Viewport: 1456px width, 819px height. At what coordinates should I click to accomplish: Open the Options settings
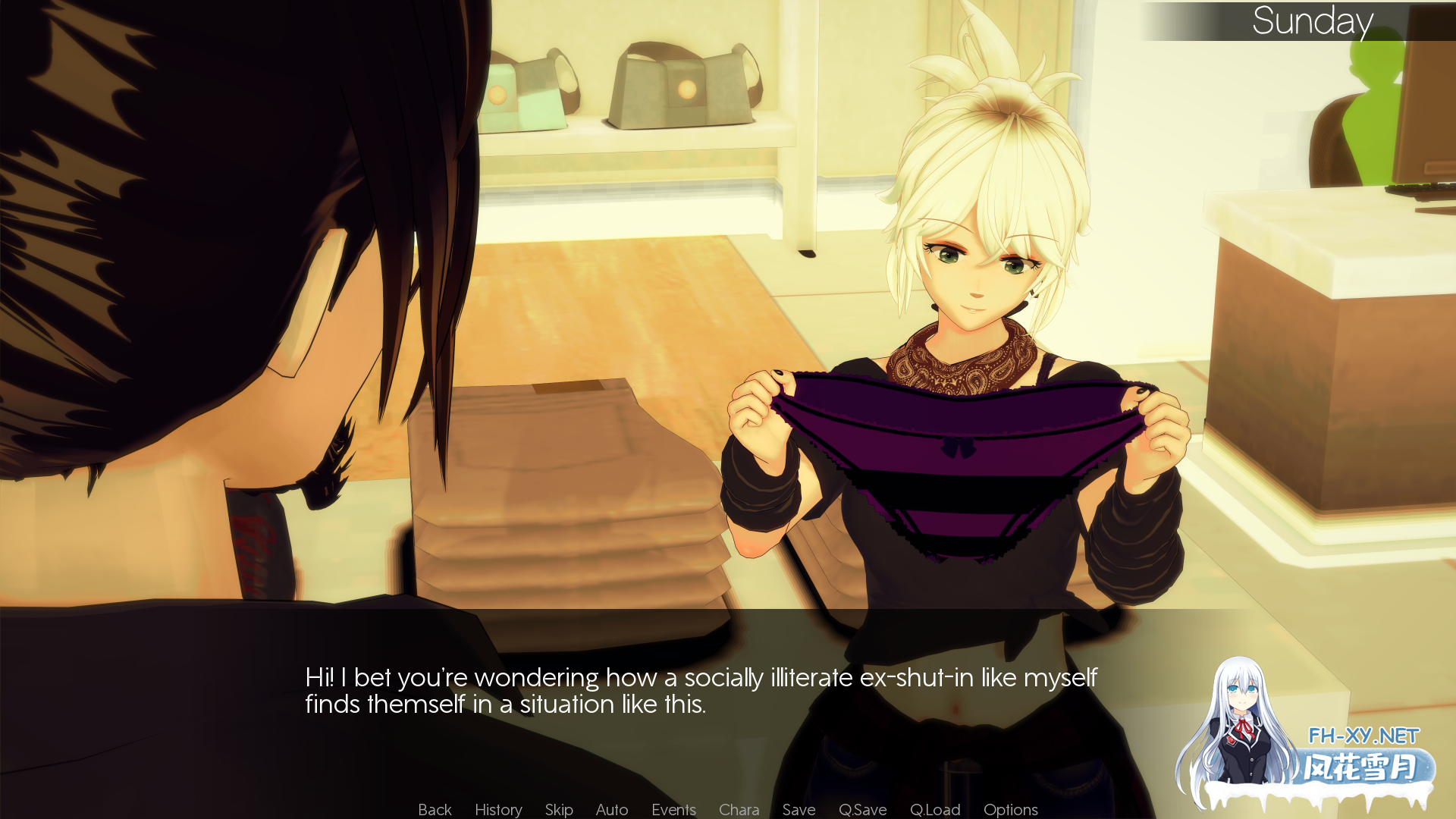(x=1010, y=809)
